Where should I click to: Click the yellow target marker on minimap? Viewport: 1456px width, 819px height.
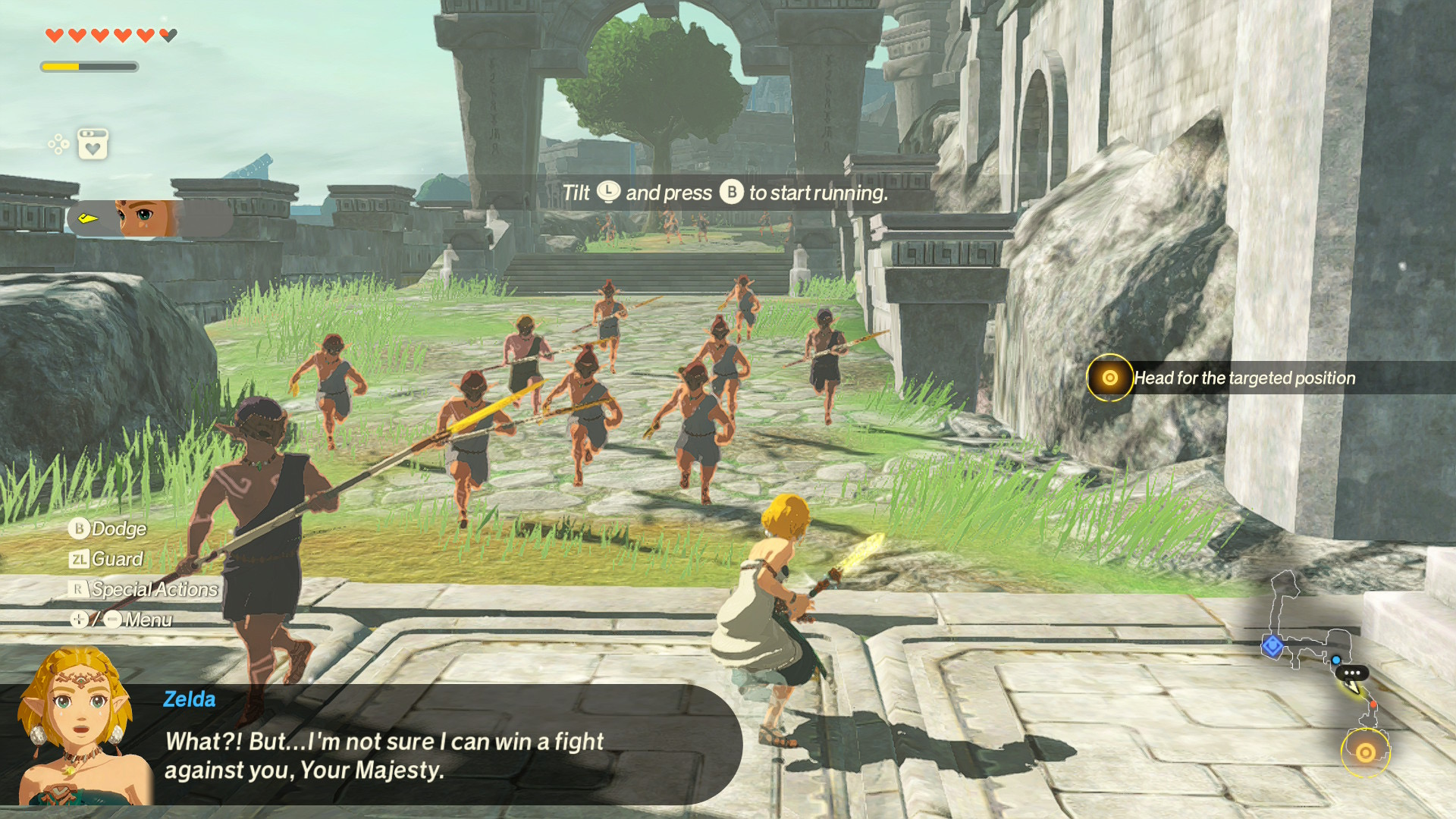[x=1365, y=752]
